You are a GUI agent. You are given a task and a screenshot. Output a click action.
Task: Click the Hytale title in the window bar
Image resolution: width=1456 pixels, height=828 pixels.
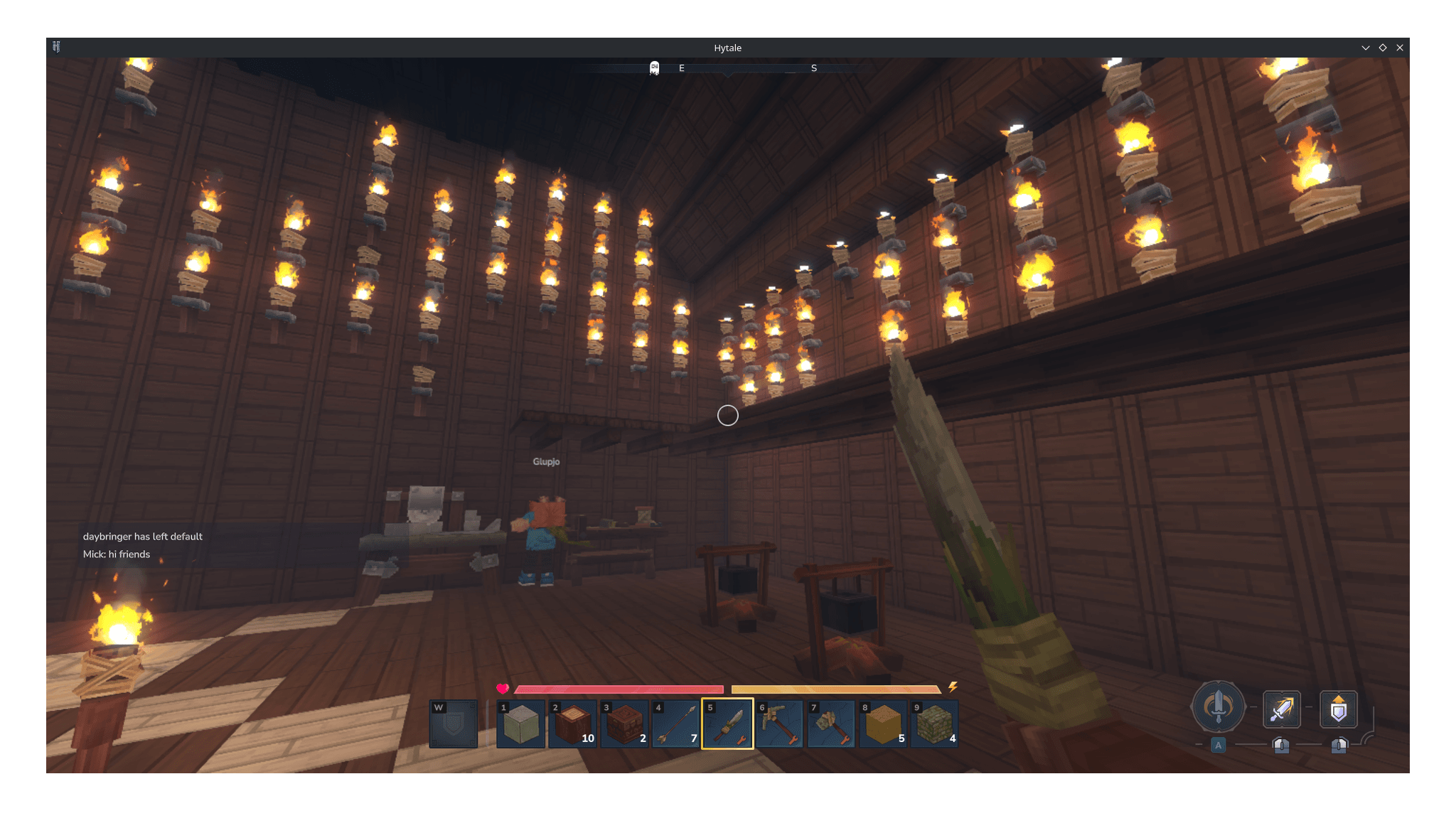(727, 48)
